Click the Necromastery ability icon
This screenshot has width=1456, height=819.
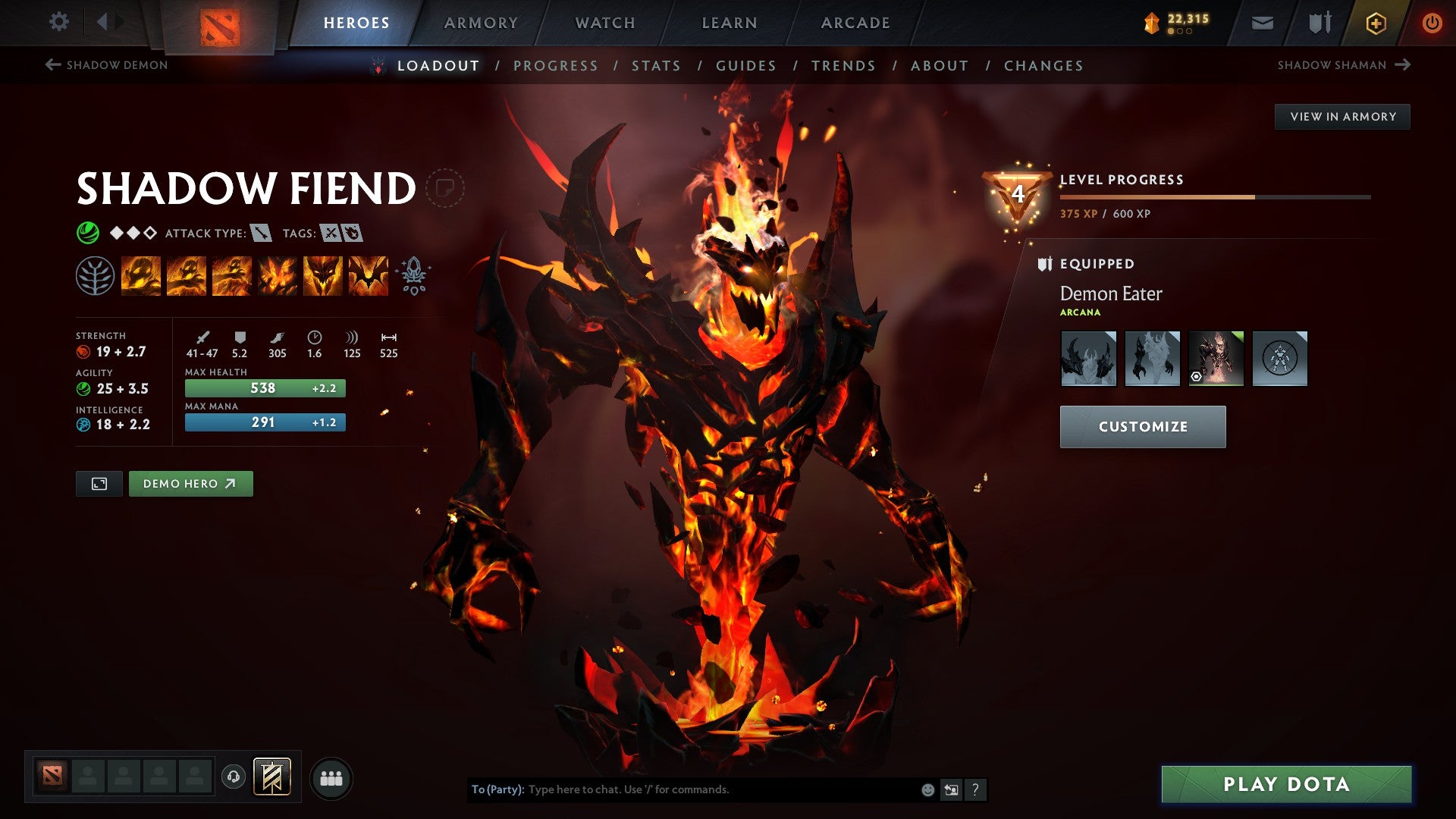pos(278,275)
